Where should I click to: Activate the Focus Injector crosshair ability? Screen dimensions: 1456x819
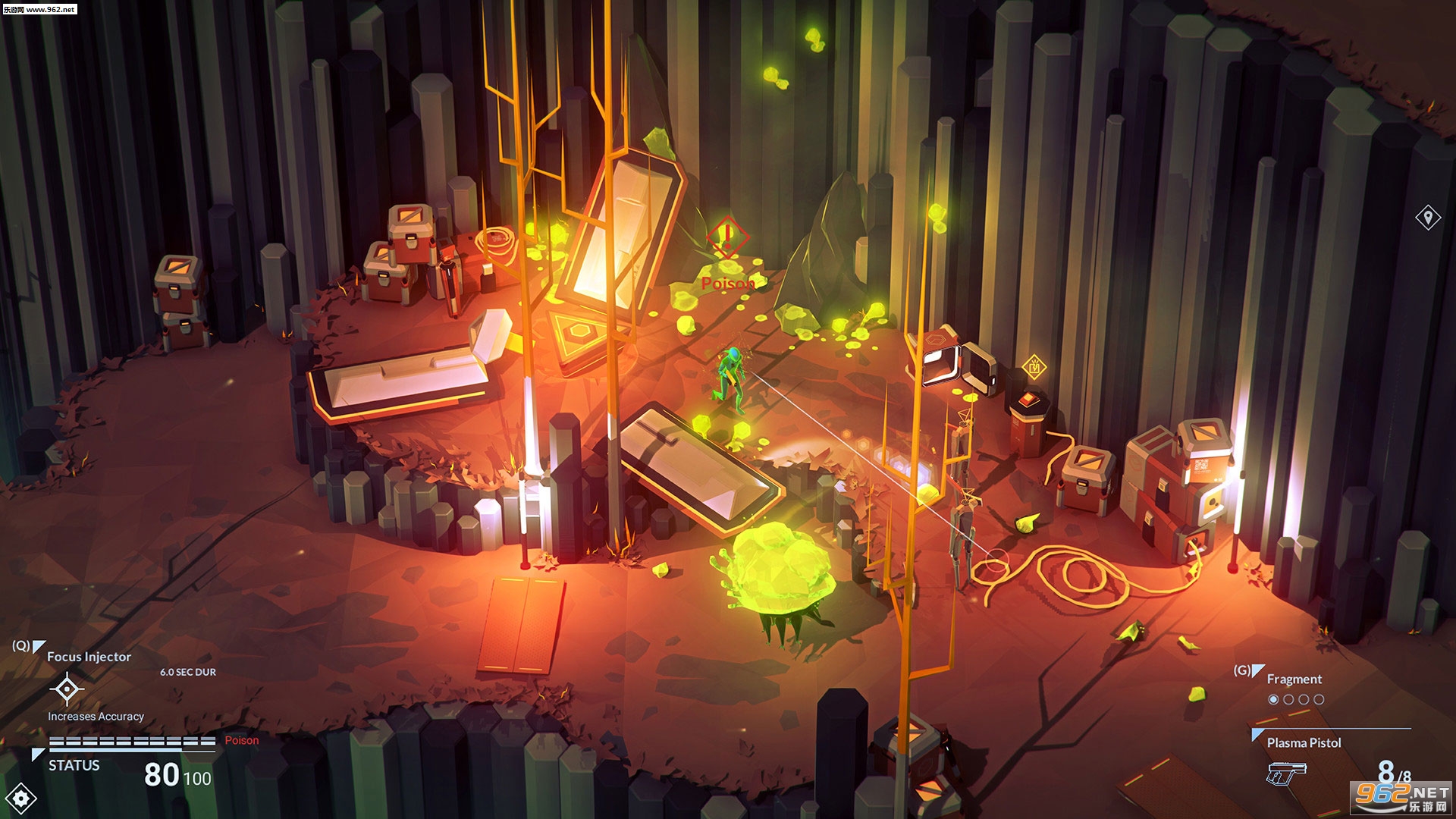point(67,688)
